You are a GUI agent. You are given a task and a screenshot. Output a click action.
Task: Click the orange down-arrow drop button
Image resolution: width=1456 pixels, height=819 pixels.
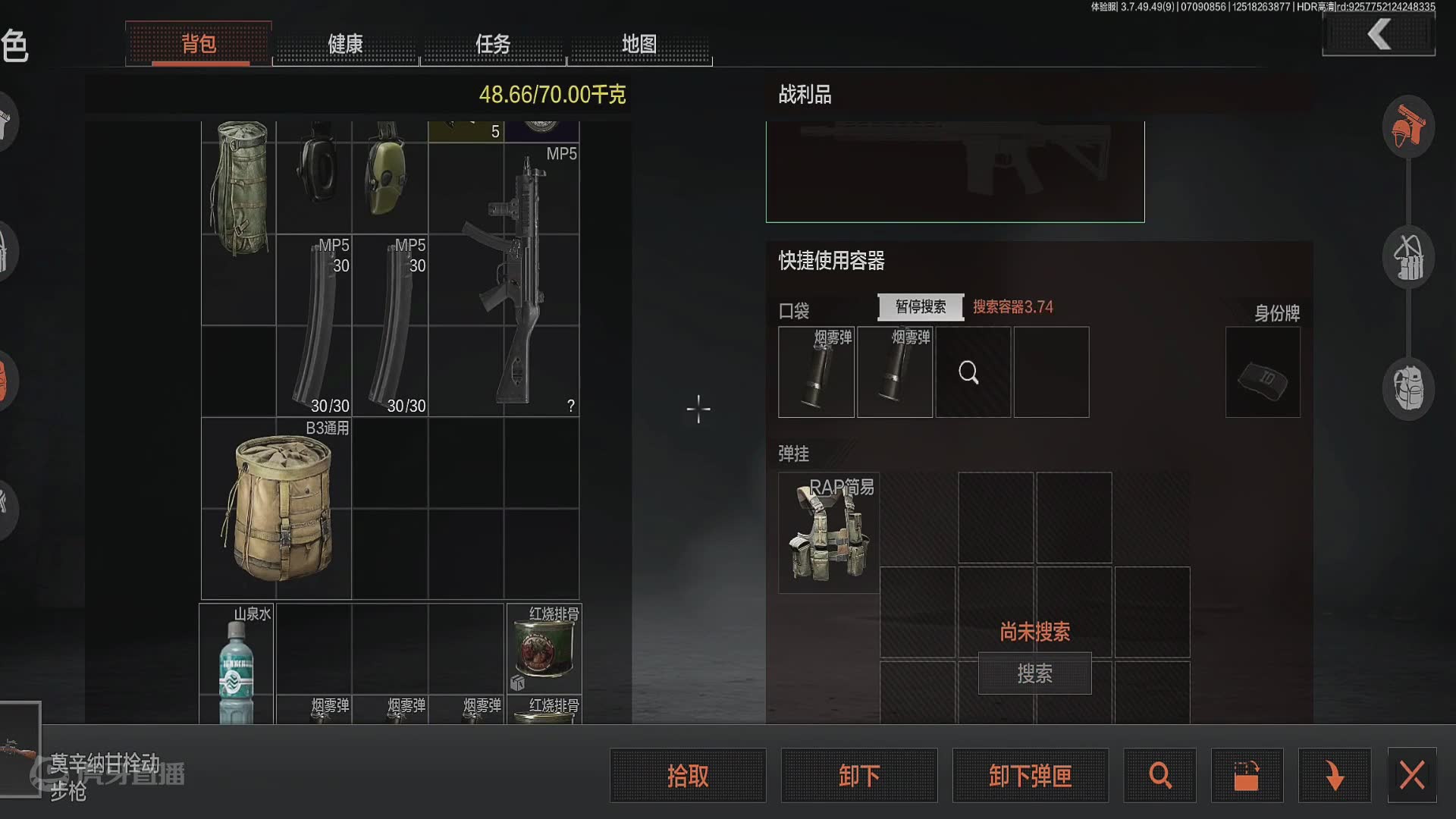coord(1334,776)
